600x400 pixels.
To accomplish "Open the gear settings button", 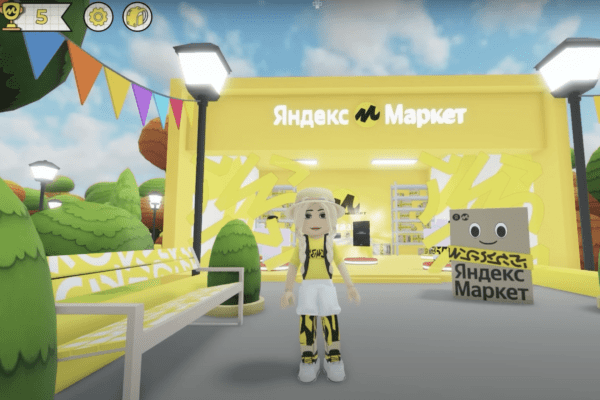I will (x=98, y=16).
